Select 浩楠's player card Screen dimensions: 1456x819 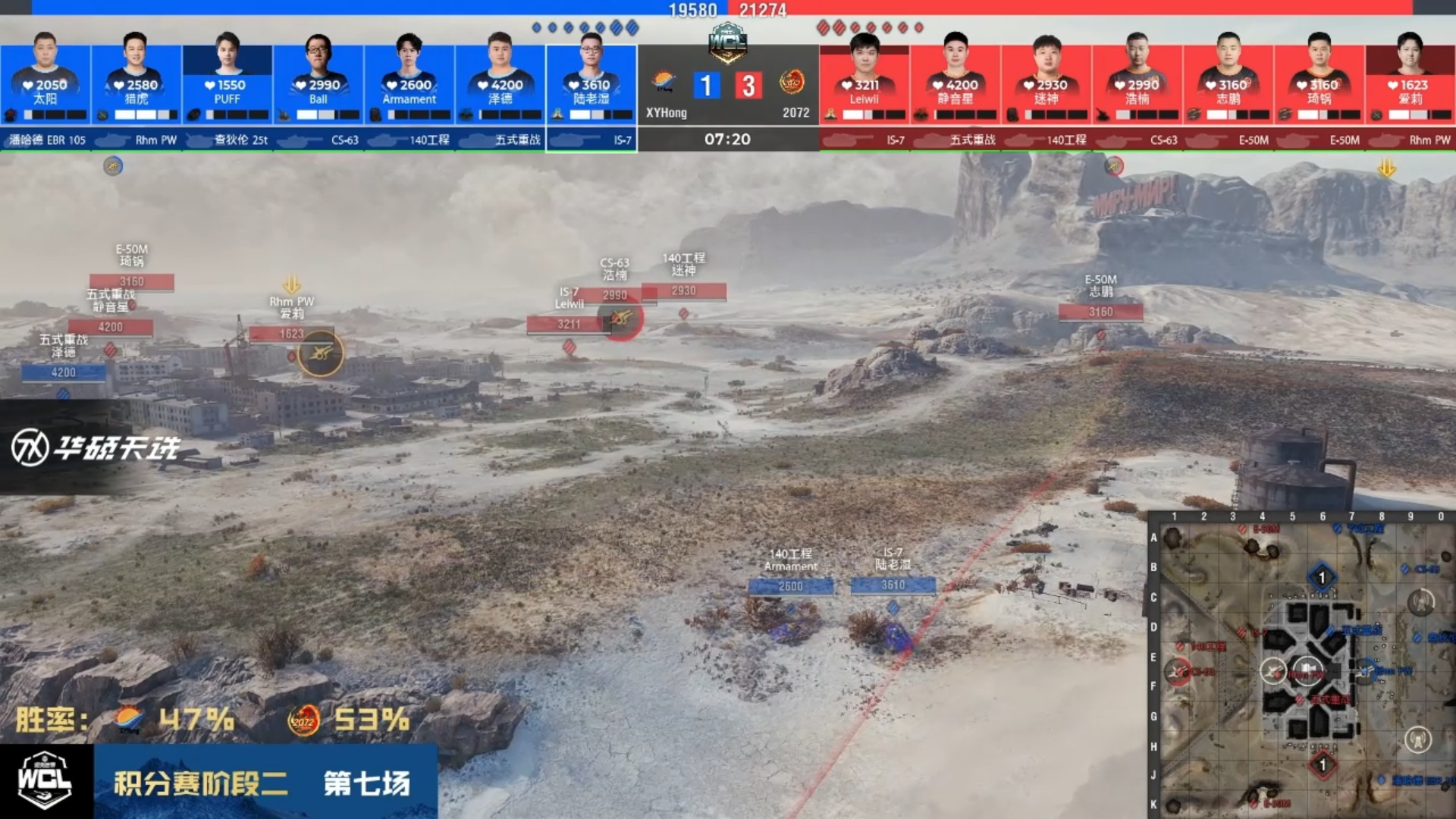click(1137, 83)
